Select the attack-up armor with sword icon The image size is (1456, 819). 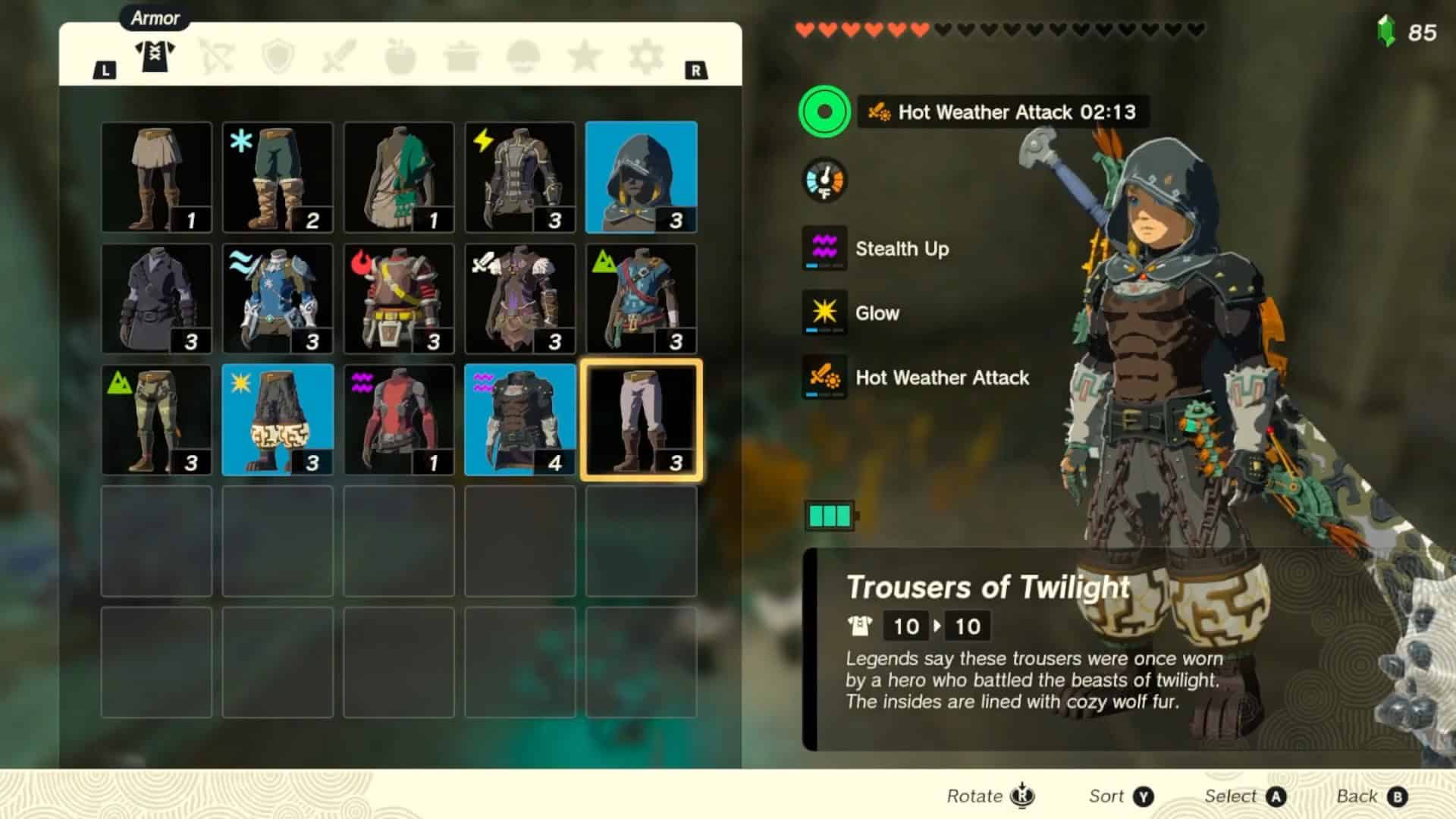(x=520, y=299)
